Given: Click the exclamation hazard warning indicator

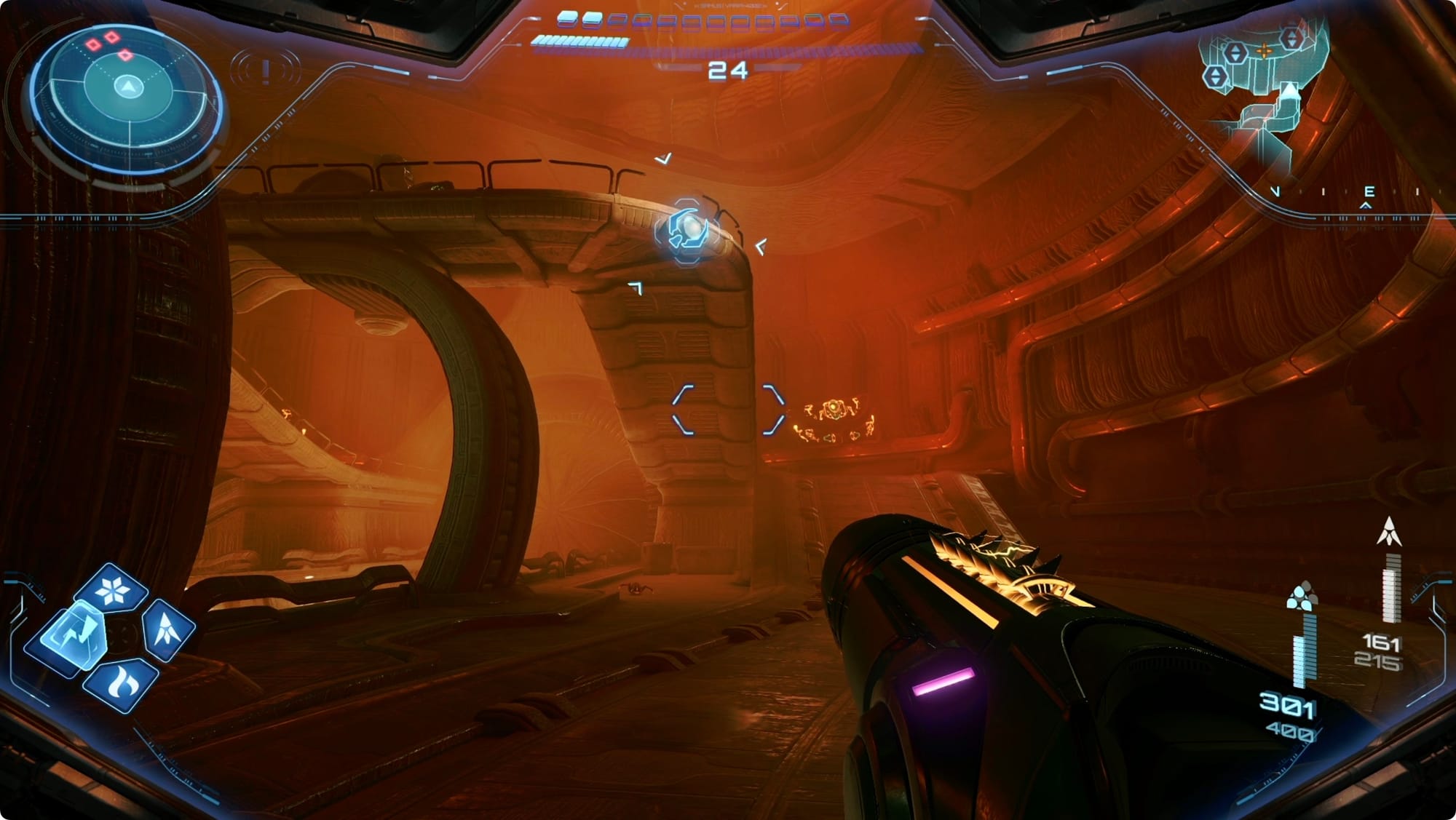Looking at the screenshot, I should [x=266, y=71].
